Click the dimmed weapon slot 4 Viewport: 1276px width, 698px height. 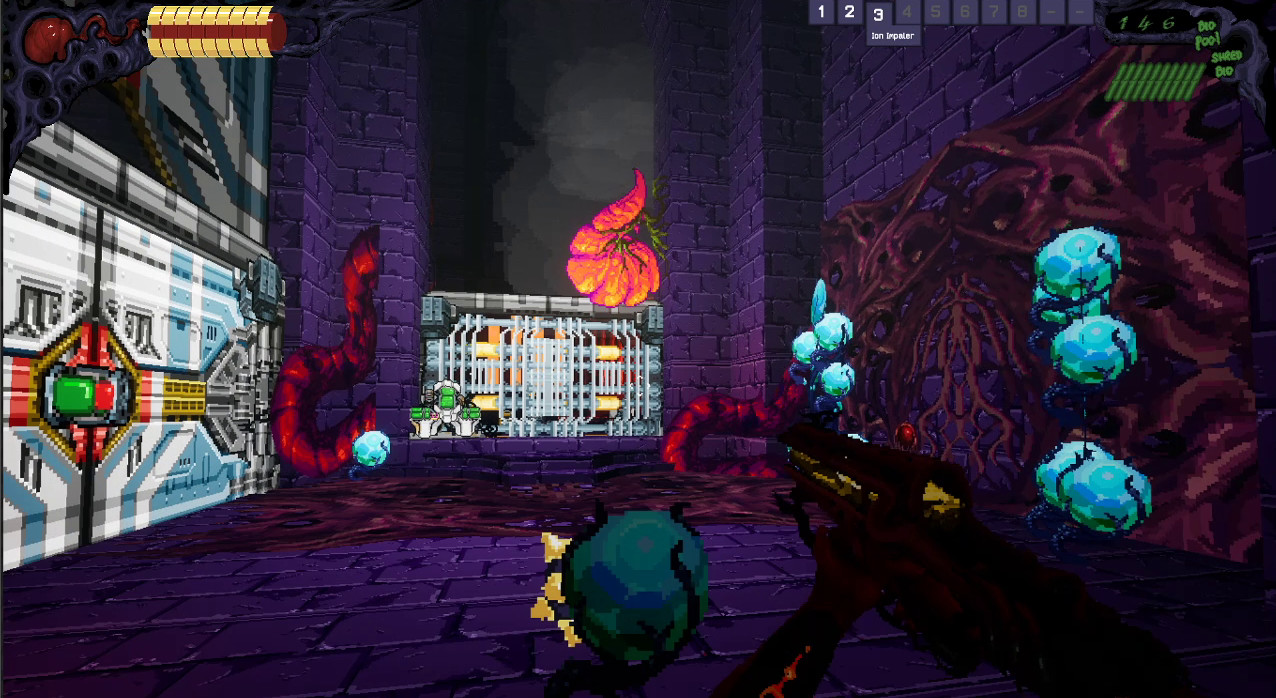pos(907,12)
